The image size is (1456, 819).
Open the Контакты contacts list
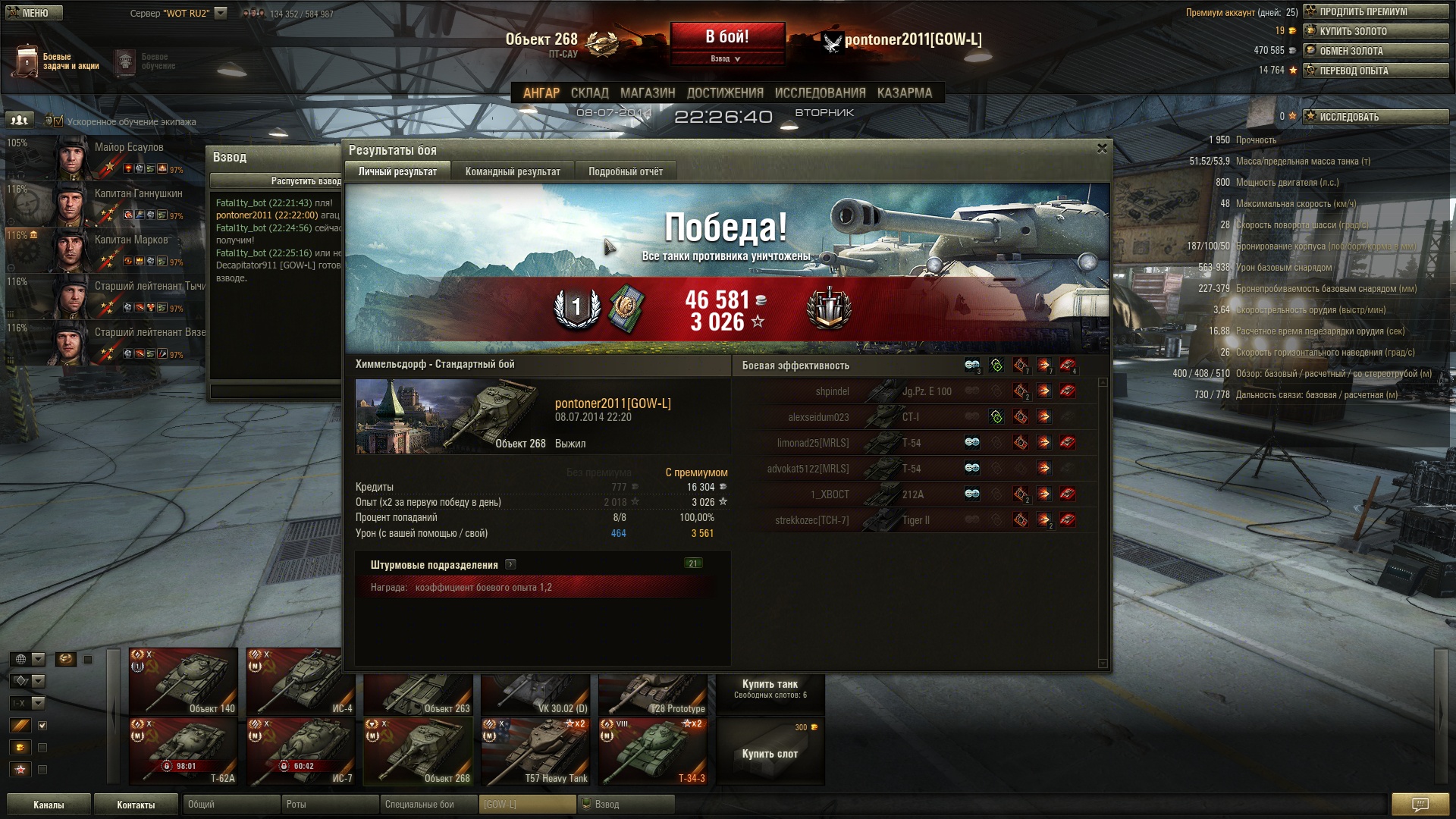tap(136, 805)
